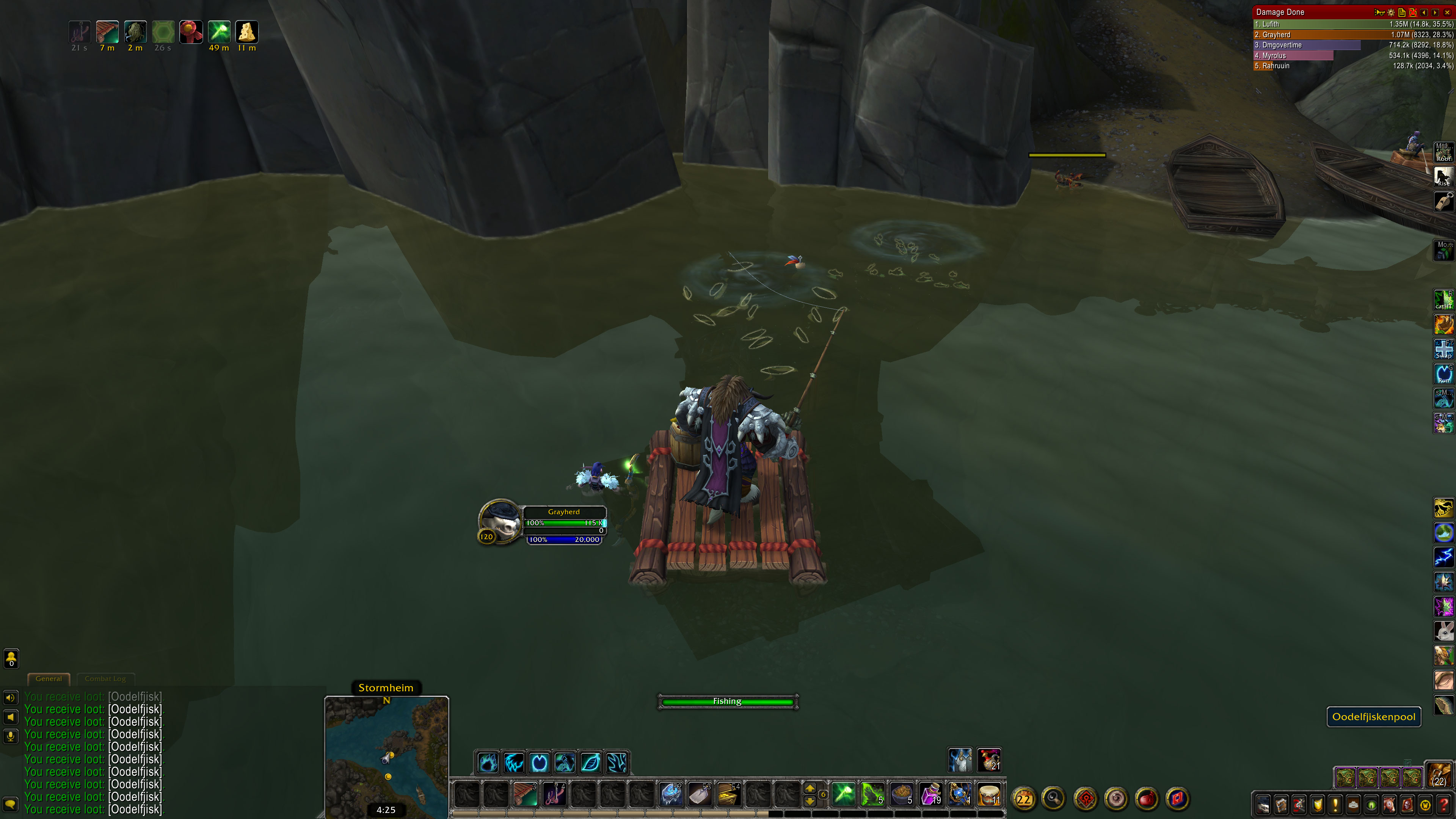Screen dimensions: 1456x819
Task: Select the General chat tab
Action: click(49, 679)
